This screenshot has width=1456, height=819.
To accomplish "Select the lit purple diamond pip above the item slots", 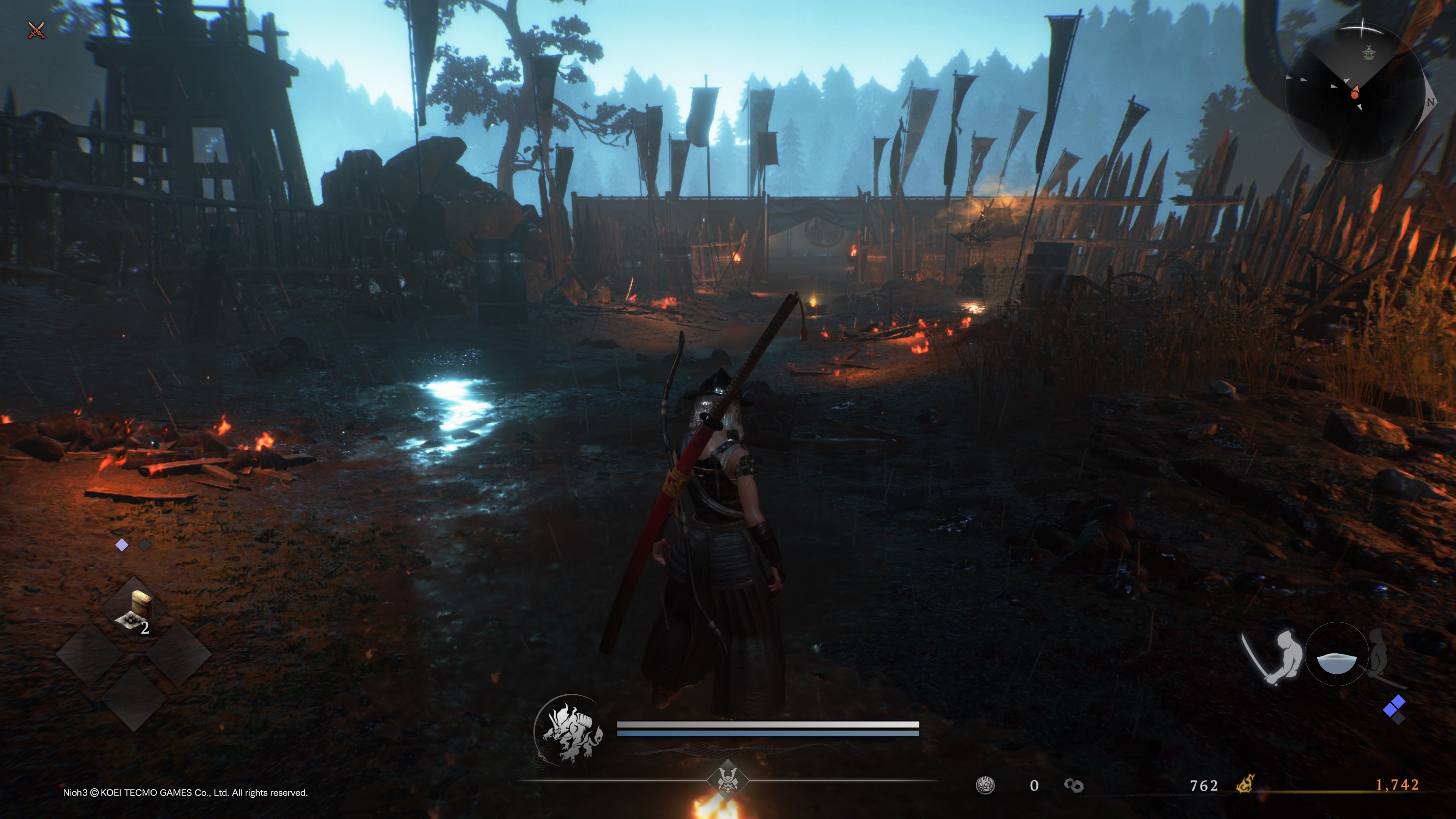I will [121, 545].
